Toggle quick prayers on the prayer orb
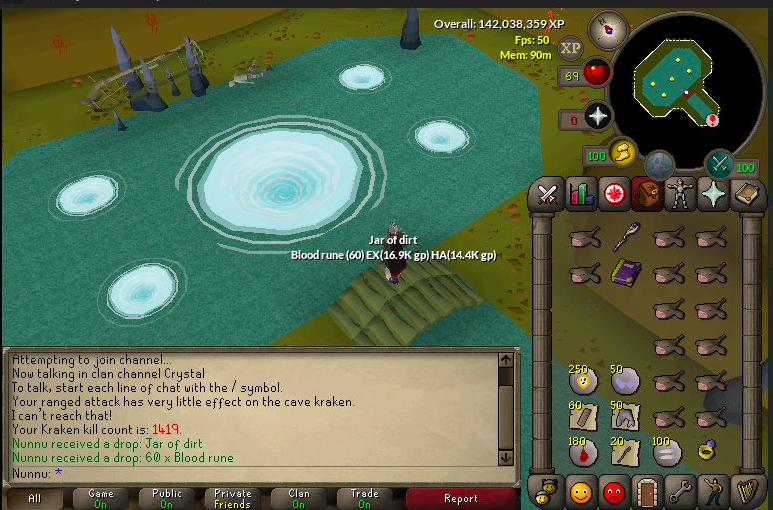 coord(598,116)
